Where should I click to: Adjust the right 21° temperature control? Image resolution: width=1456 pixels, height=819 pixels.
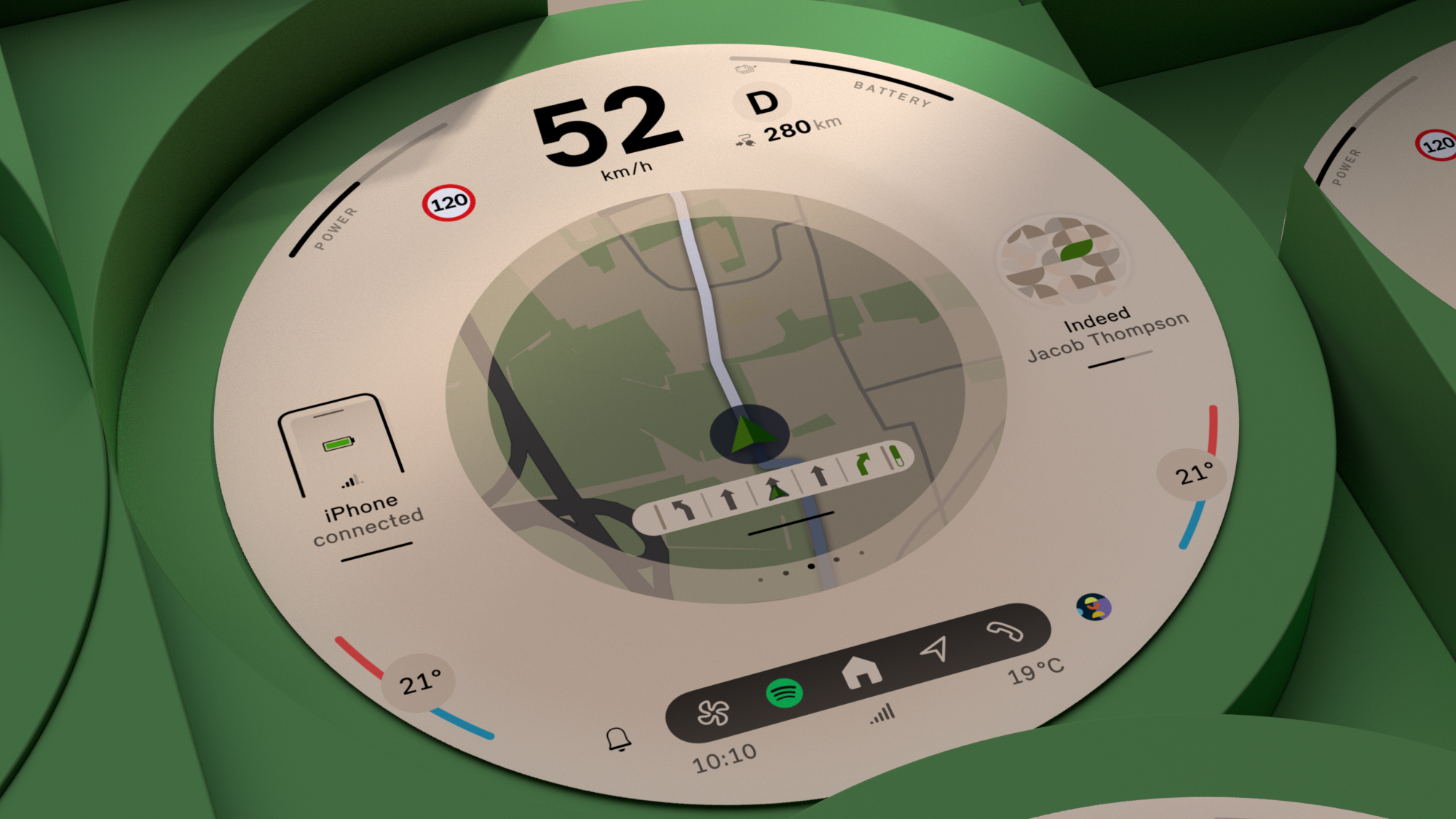click(x=1192, y=475)
